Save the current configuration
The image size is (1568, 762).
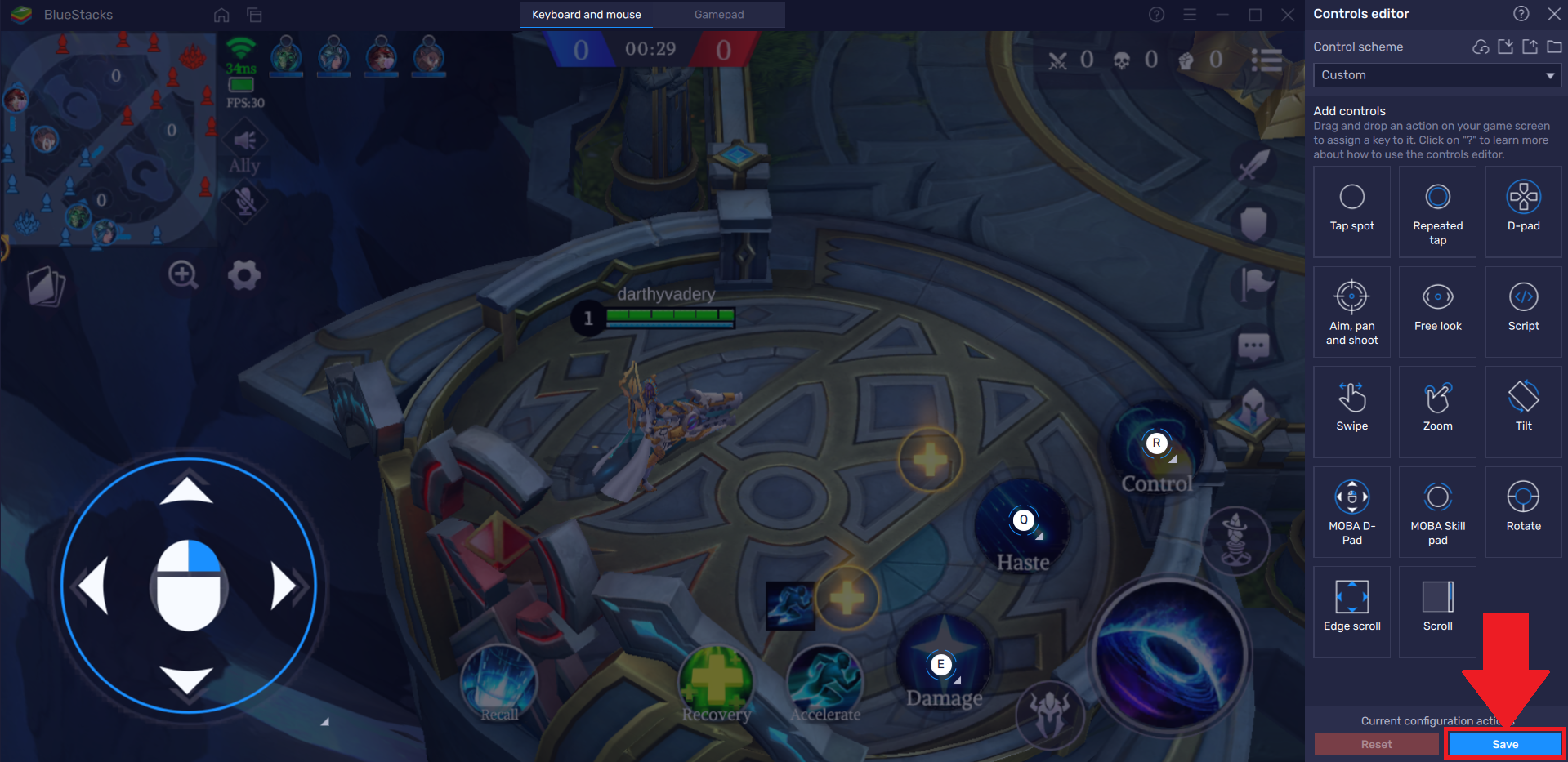[x=1505, y=743]
